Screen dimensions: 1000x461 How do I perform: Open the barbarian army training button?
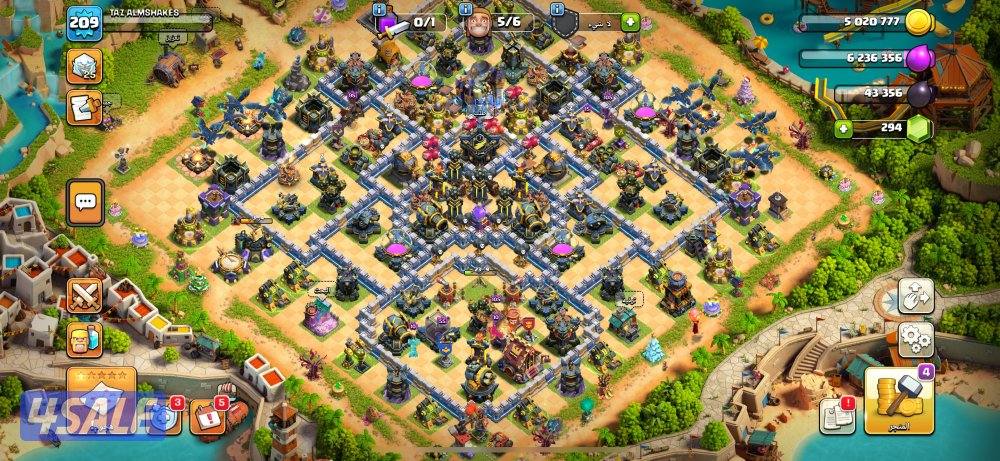pos(84,340)
